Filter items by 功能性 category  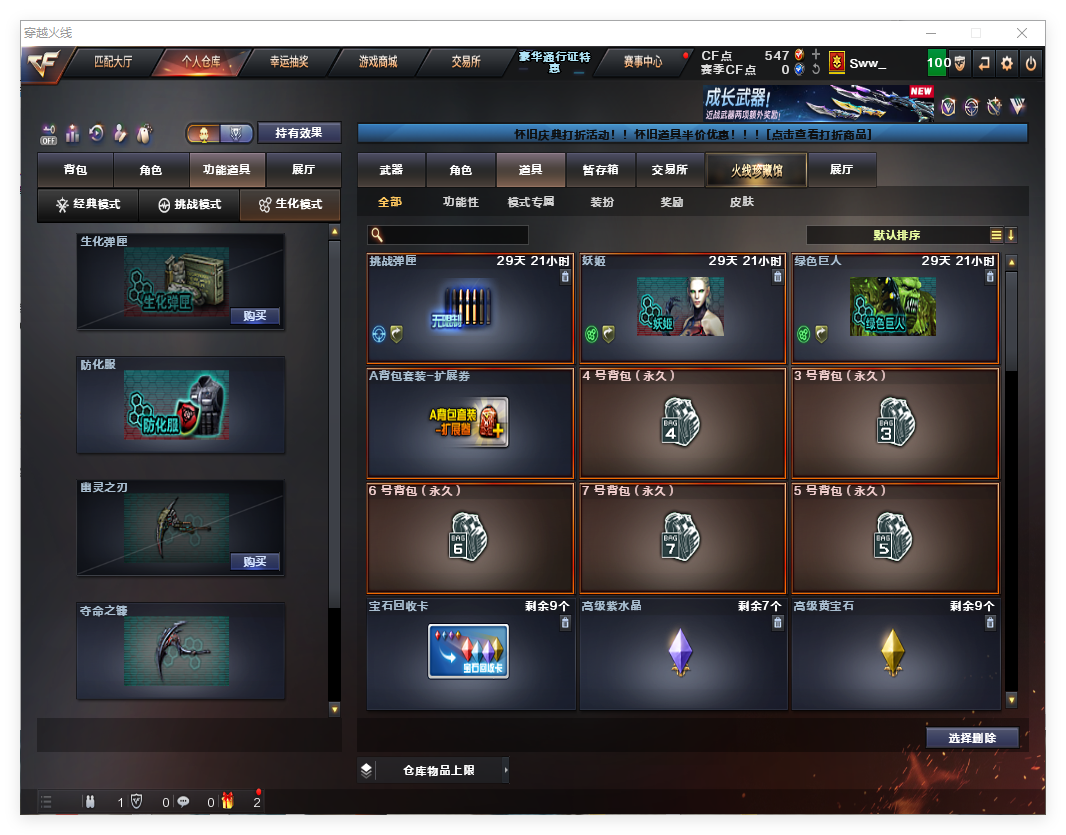[461, 202]
